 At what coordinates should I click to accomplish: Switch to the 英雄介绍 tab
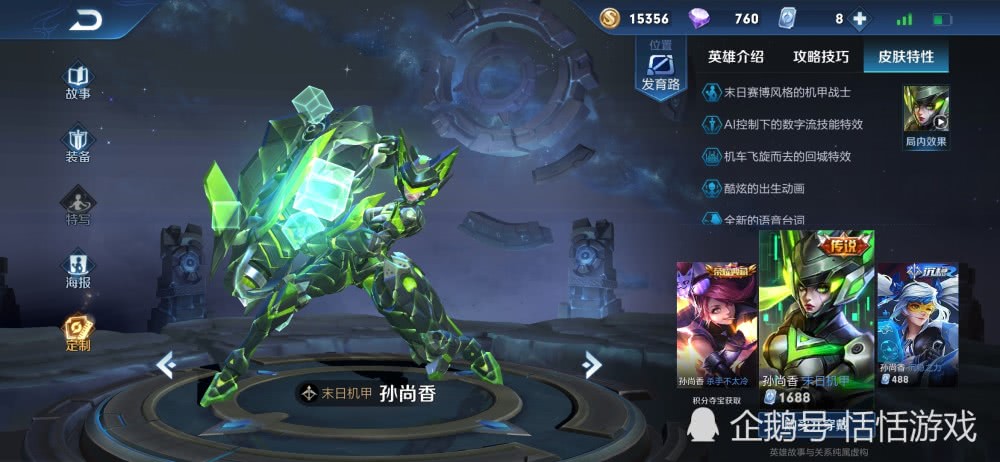tap(735, 57)
